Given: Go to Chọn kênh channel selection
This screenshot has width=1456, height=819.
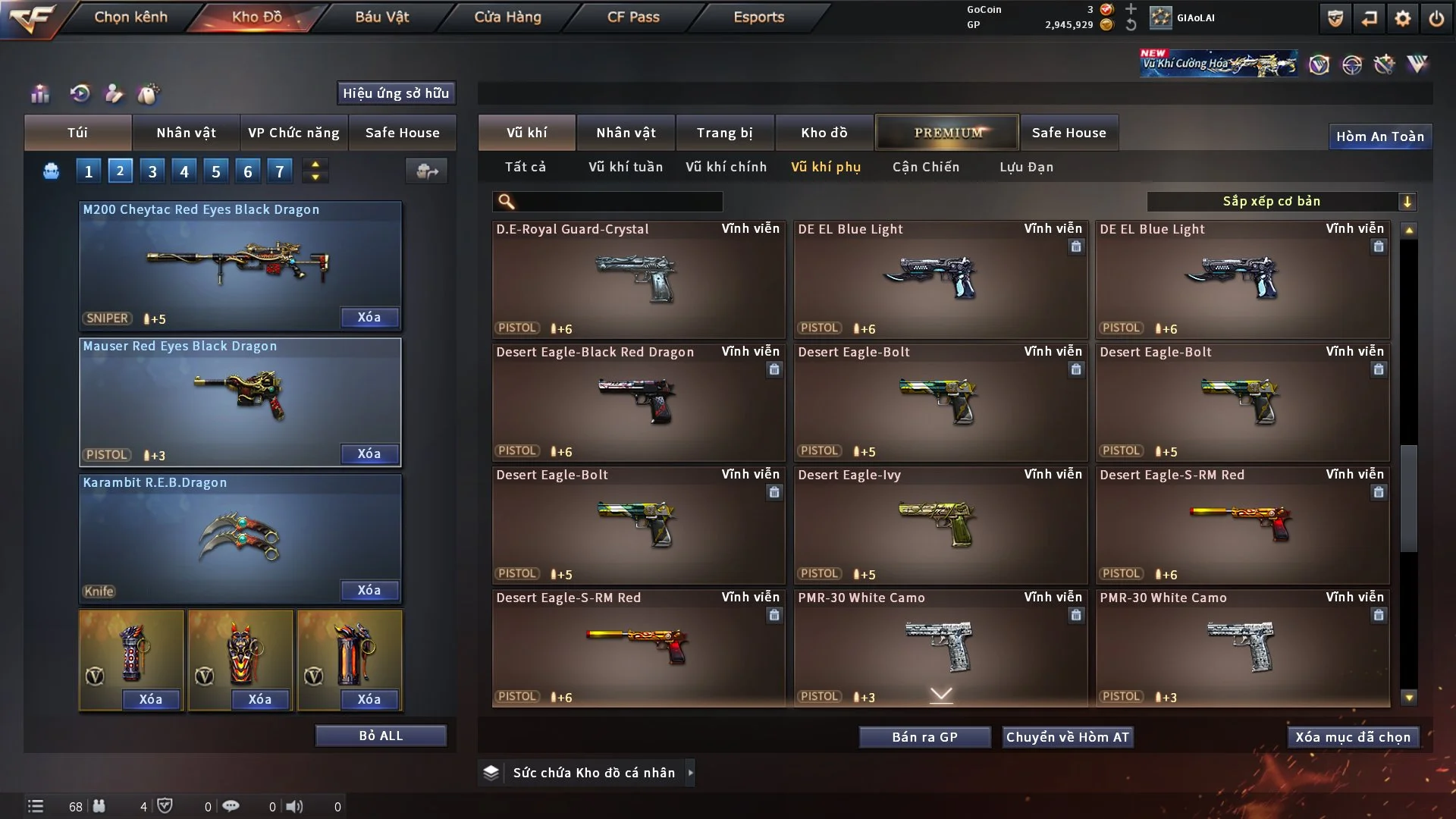Looking at the screenshot, I should 130,17.
